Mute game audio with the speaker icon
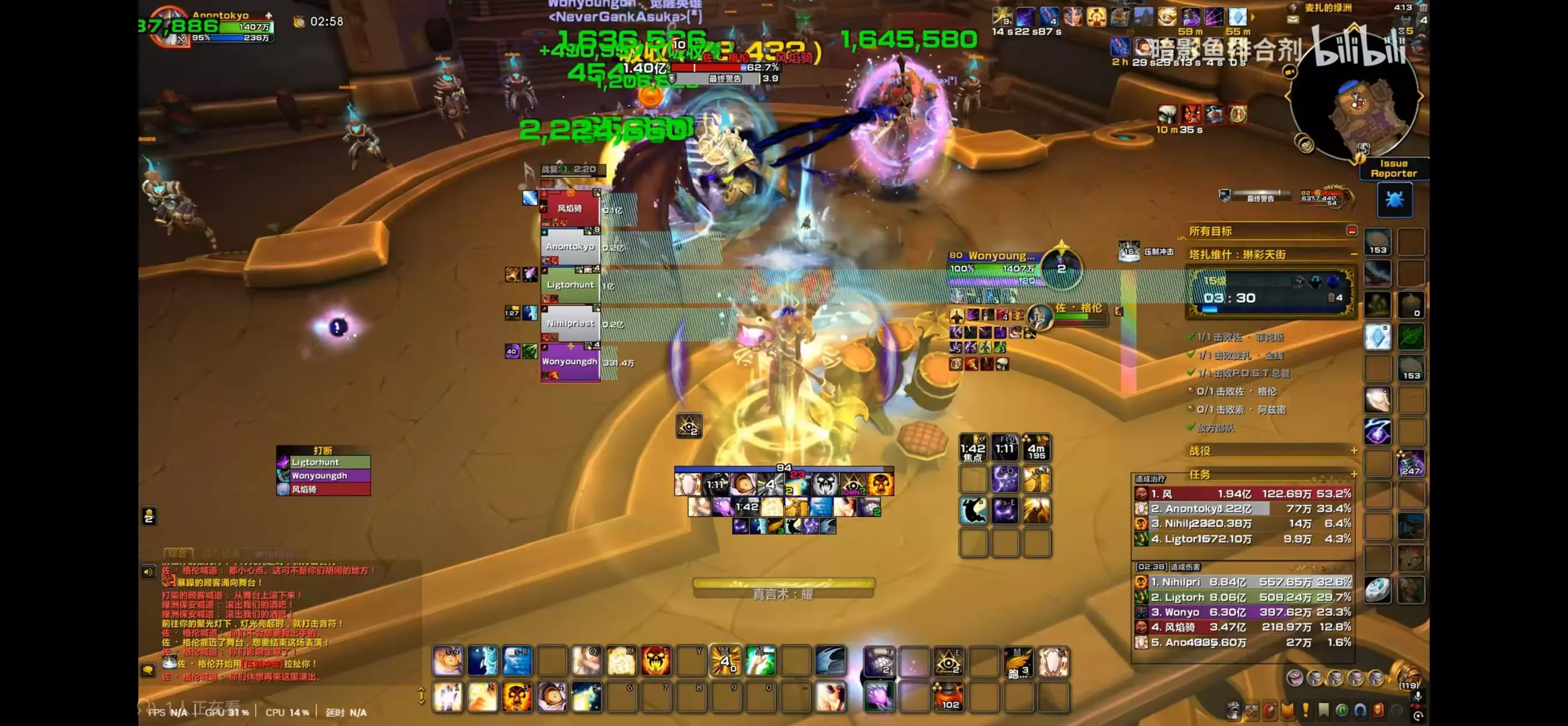1568x726 pixels. (149, 572)
